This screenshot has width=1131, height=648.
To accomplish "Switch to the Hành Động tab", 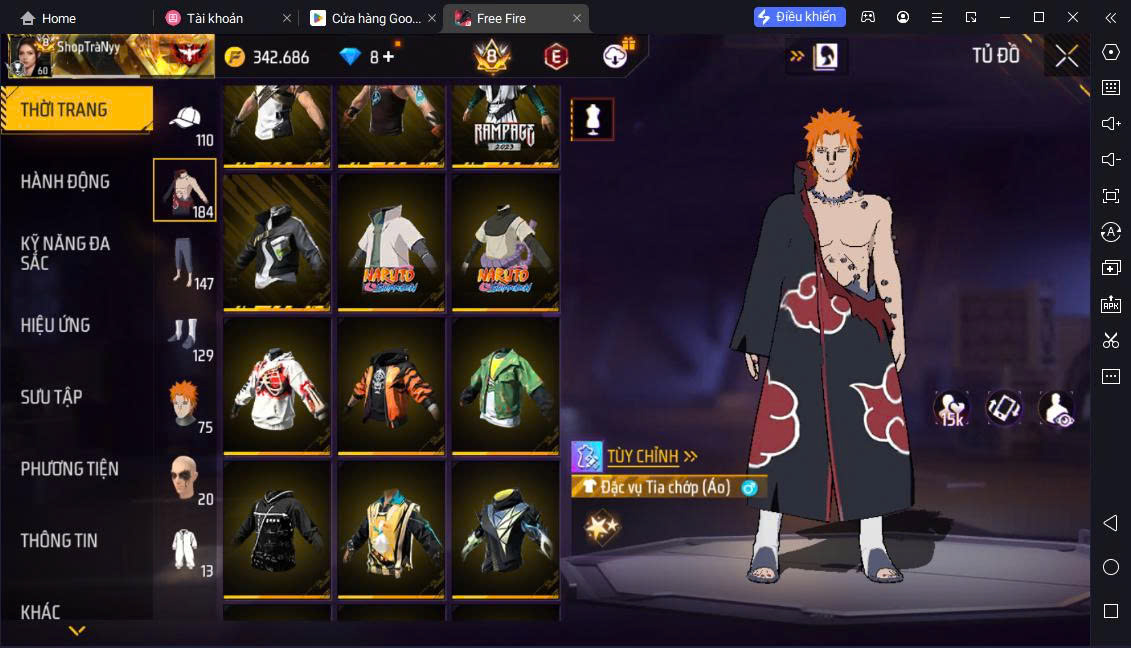I will point(66,181).
